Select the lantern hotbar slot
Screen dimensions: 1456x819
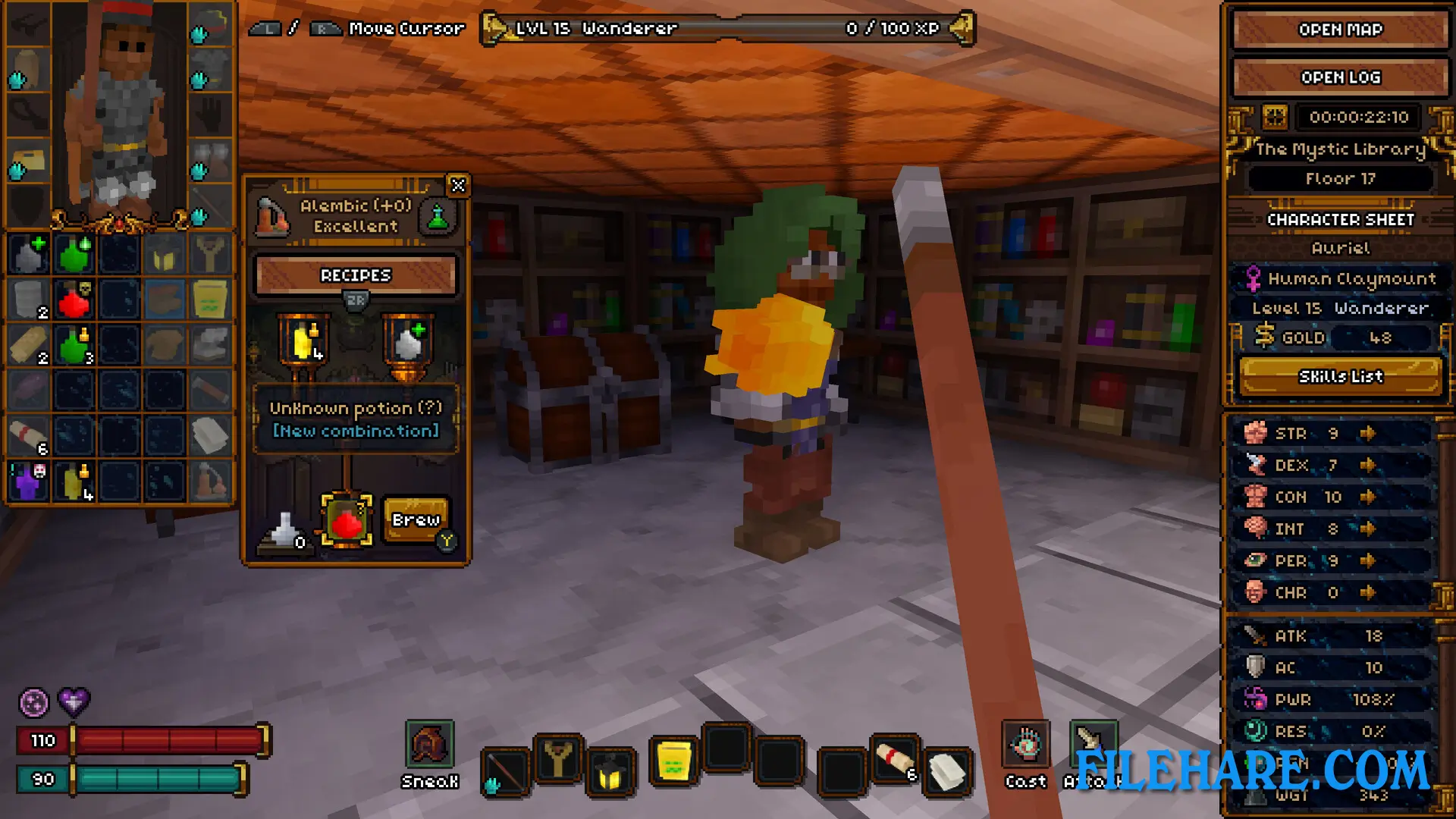(x=610, y=773)
